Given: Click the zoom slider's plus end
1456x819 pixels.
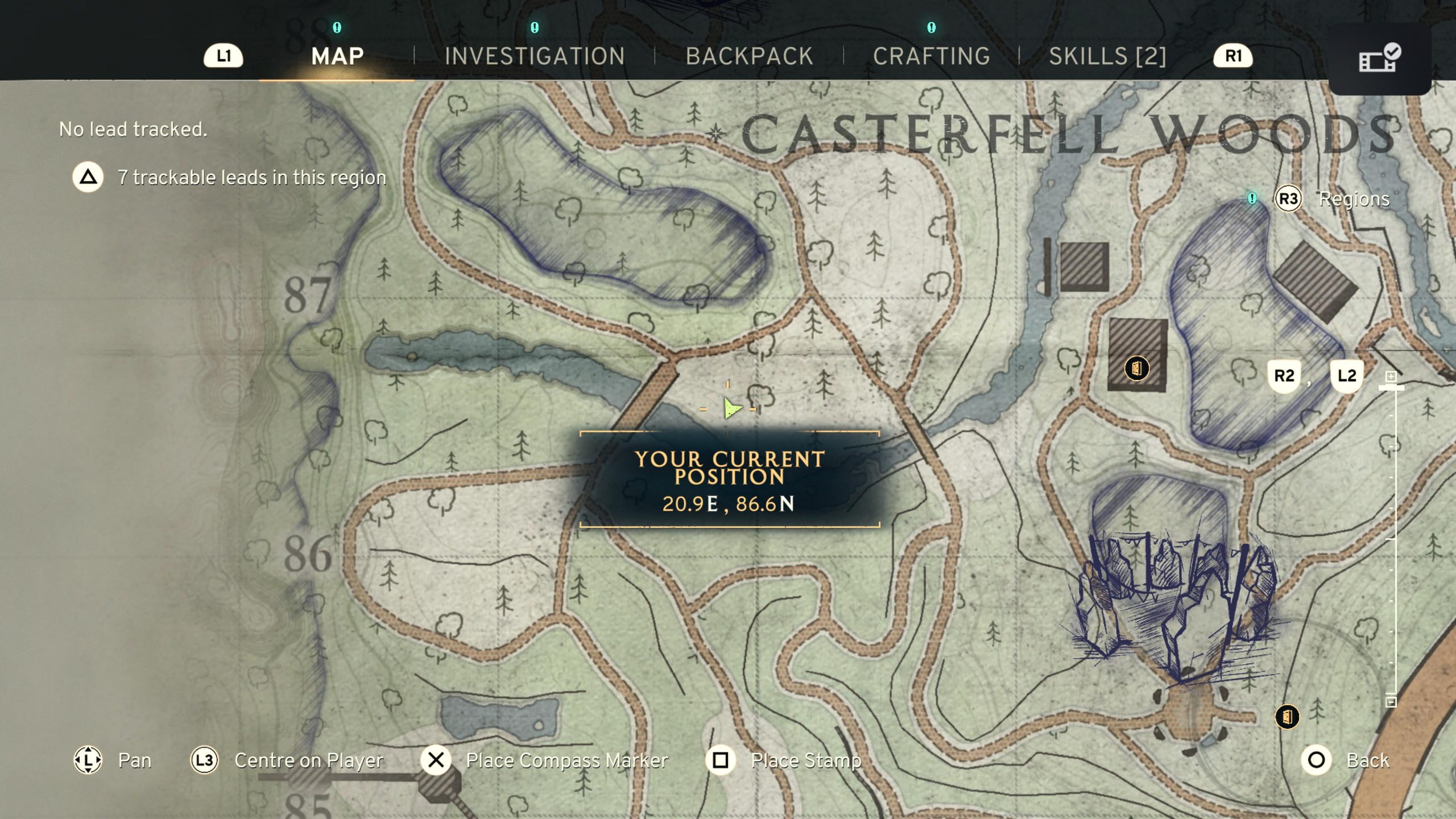Looking at the screenshot, I should (1391, 377).
